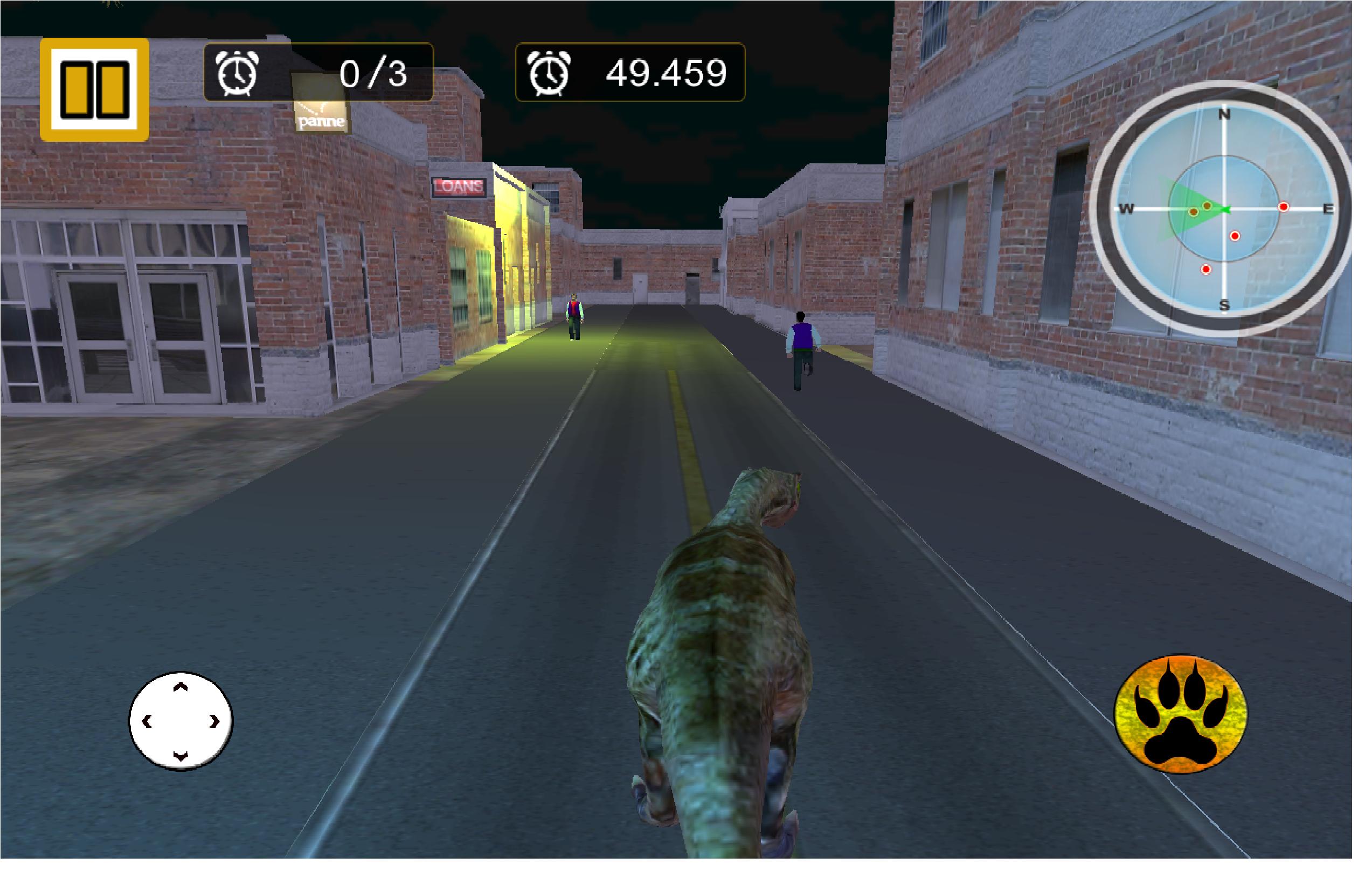Select the 0/3 objective counter panel
Screen dimensions: 1372x871
[x=317, y=73]
